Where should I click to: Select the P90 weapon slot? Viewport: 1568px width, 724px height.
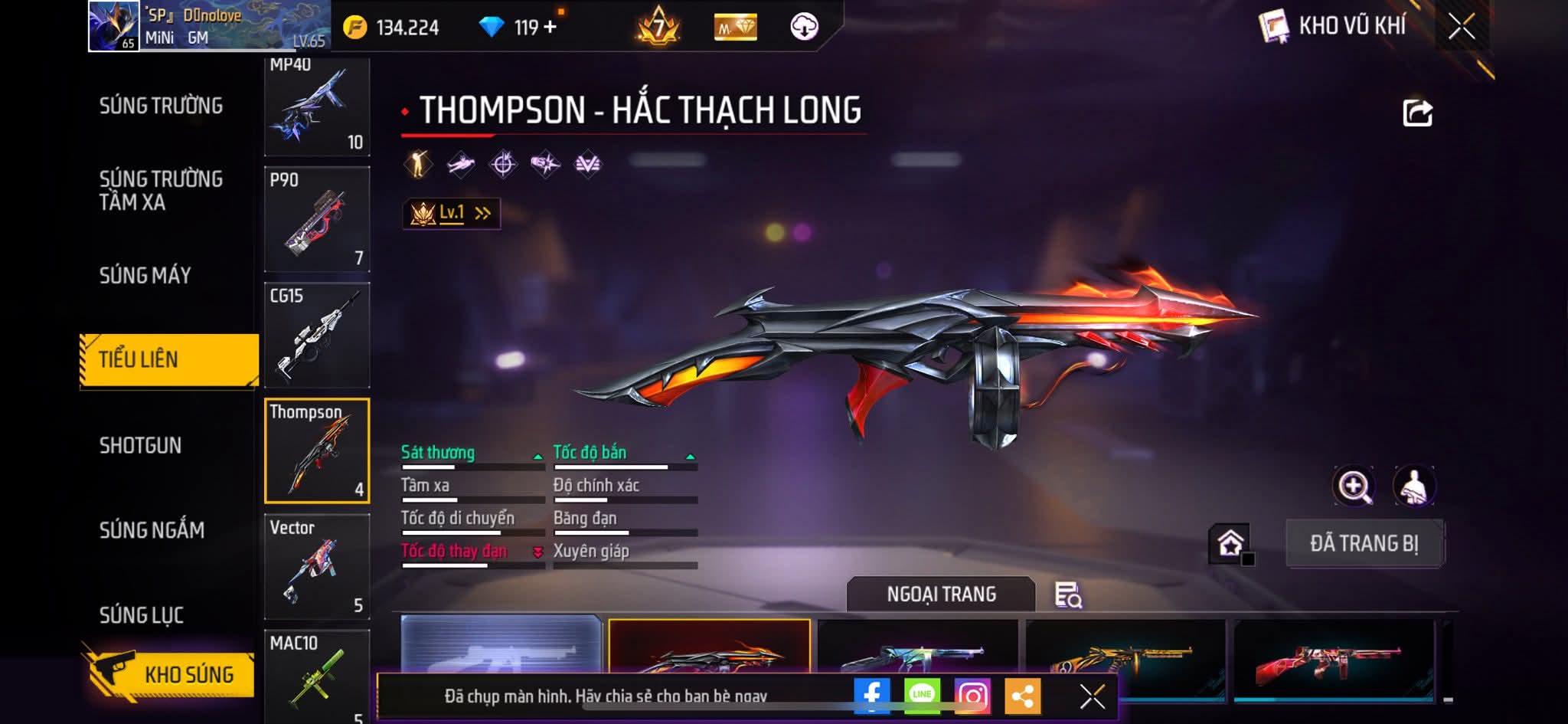point(317,219)
